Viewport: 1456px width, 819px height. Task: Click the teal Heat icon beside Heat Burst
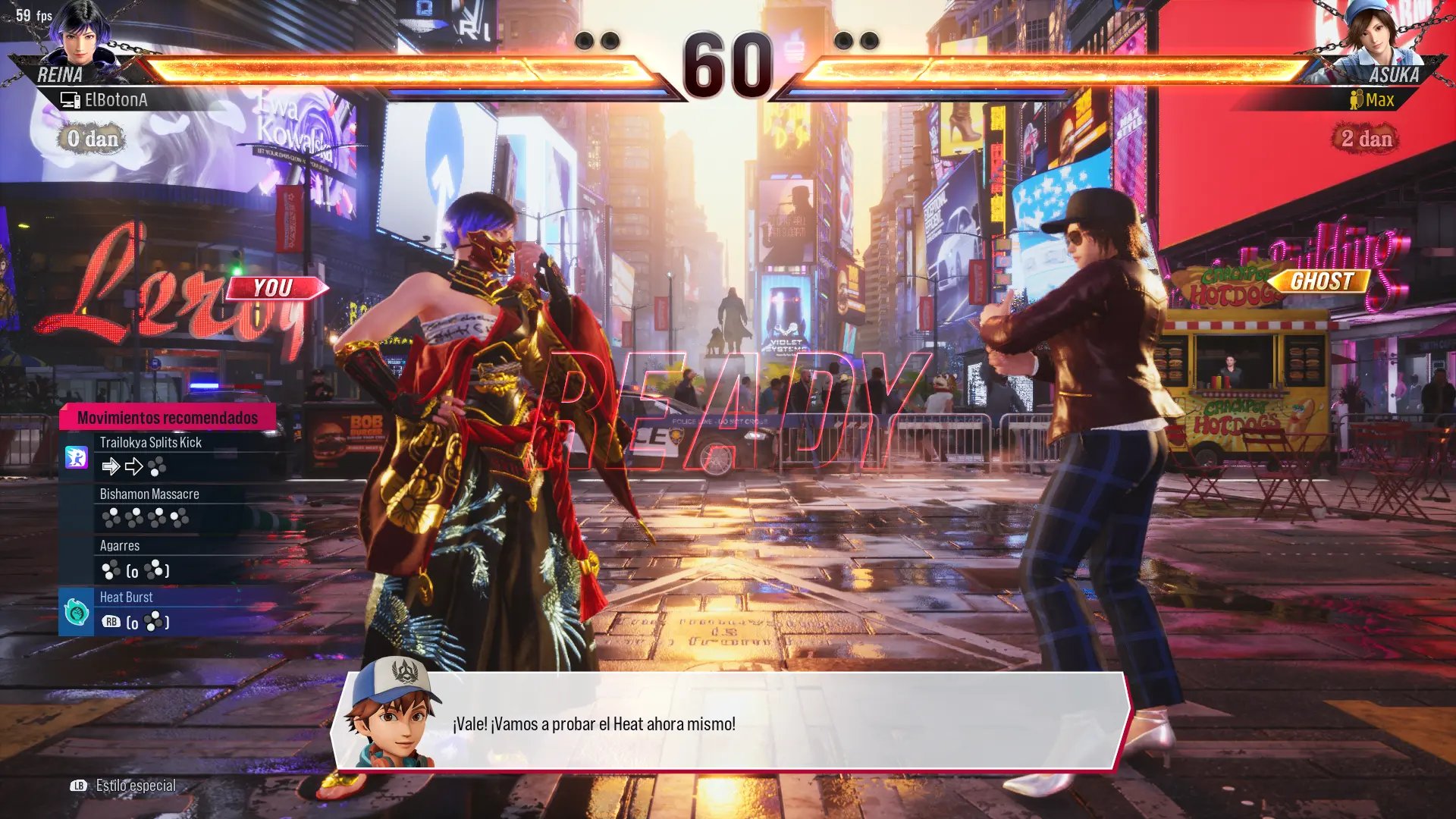77,611
